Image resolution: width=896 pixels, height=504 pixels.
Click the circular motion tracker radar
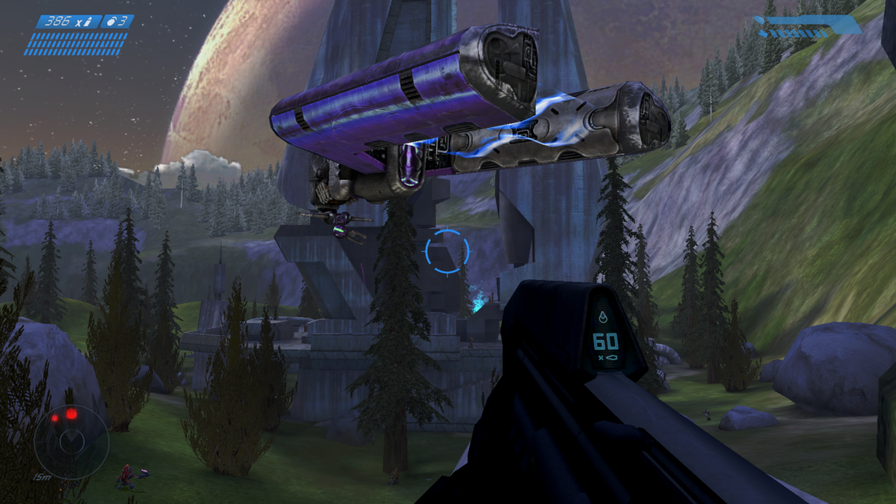point(70,439)
